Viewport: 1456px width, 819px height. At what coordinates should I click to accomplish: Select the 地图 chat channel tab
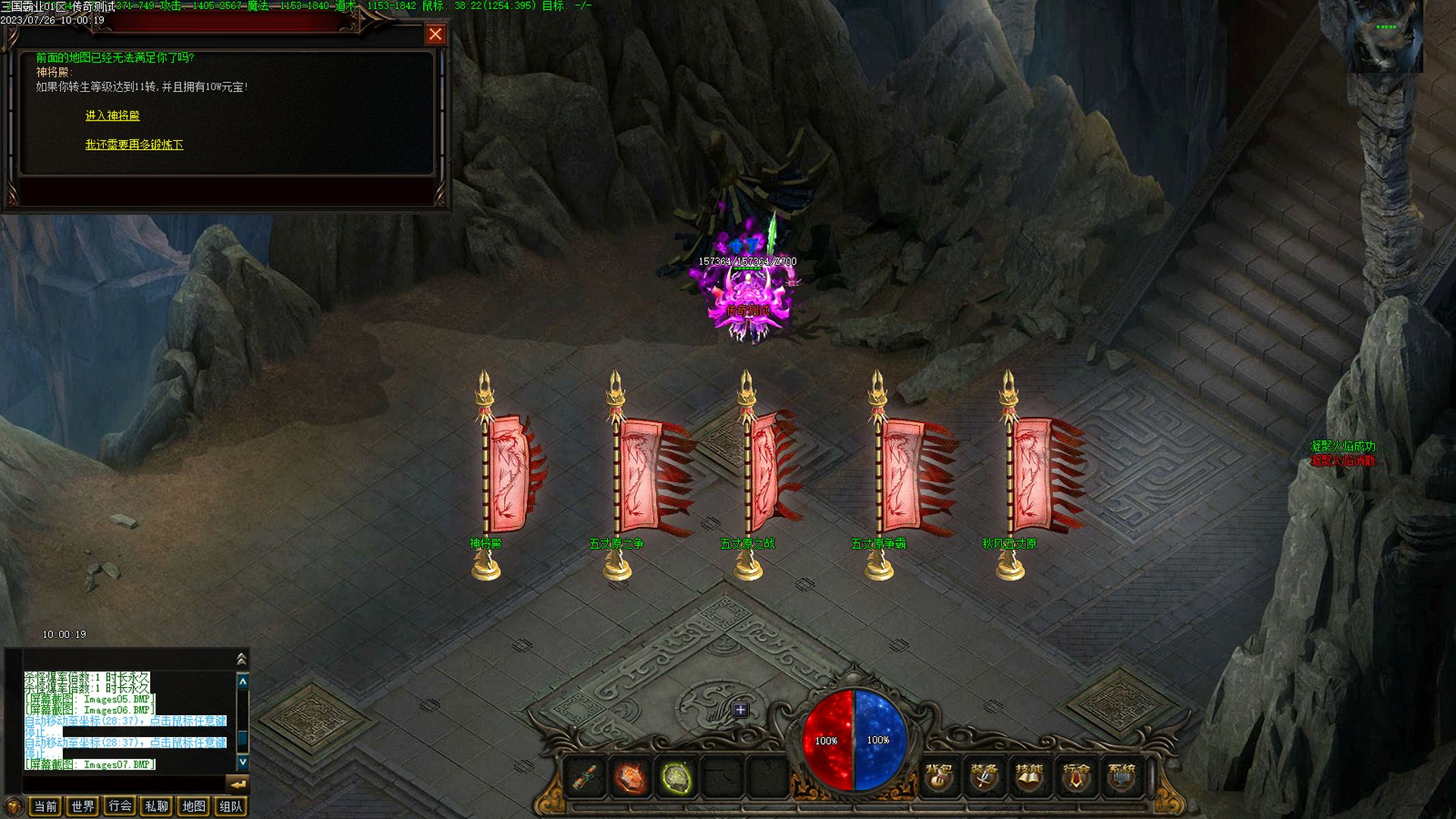[x=194, y=806]
